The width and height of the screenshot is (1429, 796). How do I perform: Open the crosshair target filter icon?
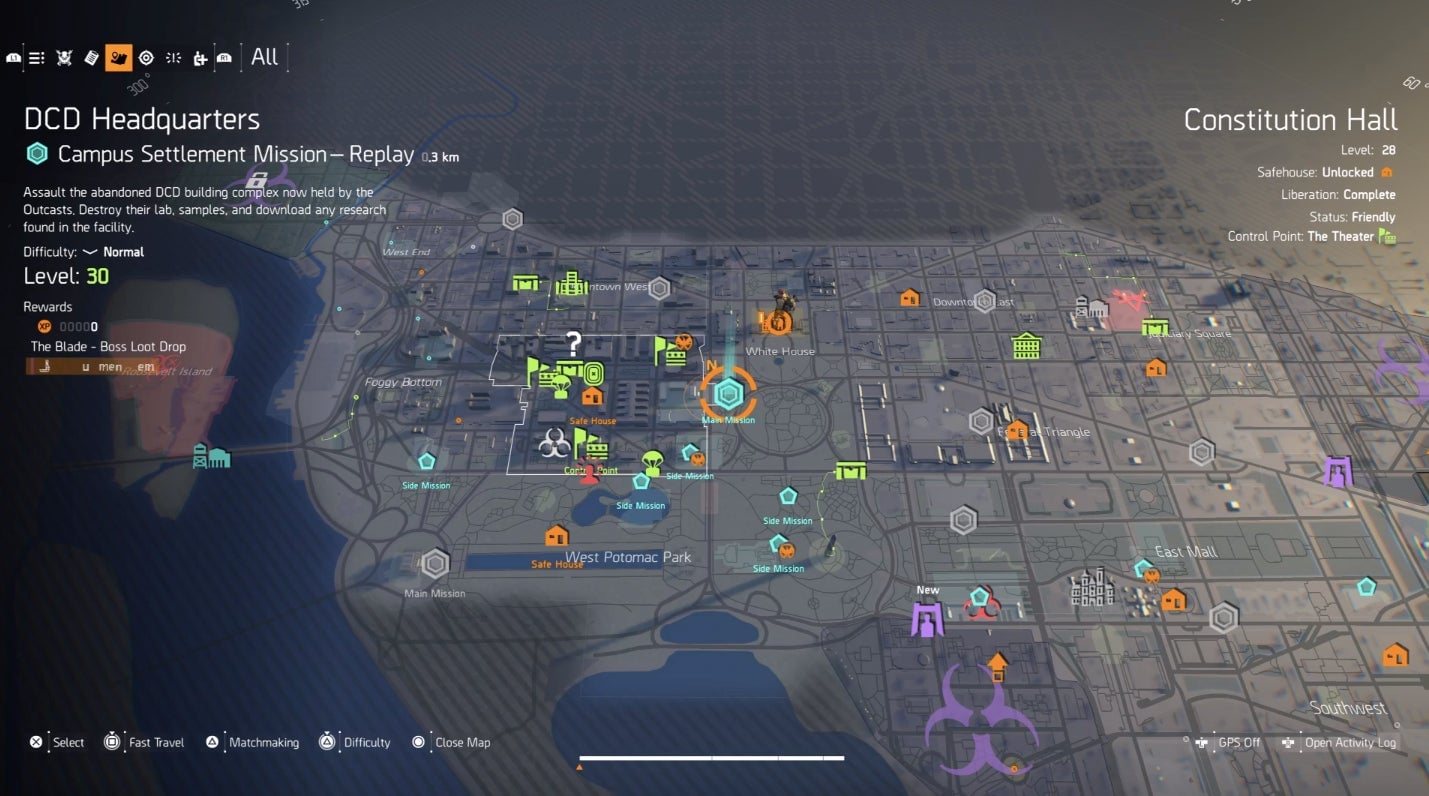[x=146, y=57]
